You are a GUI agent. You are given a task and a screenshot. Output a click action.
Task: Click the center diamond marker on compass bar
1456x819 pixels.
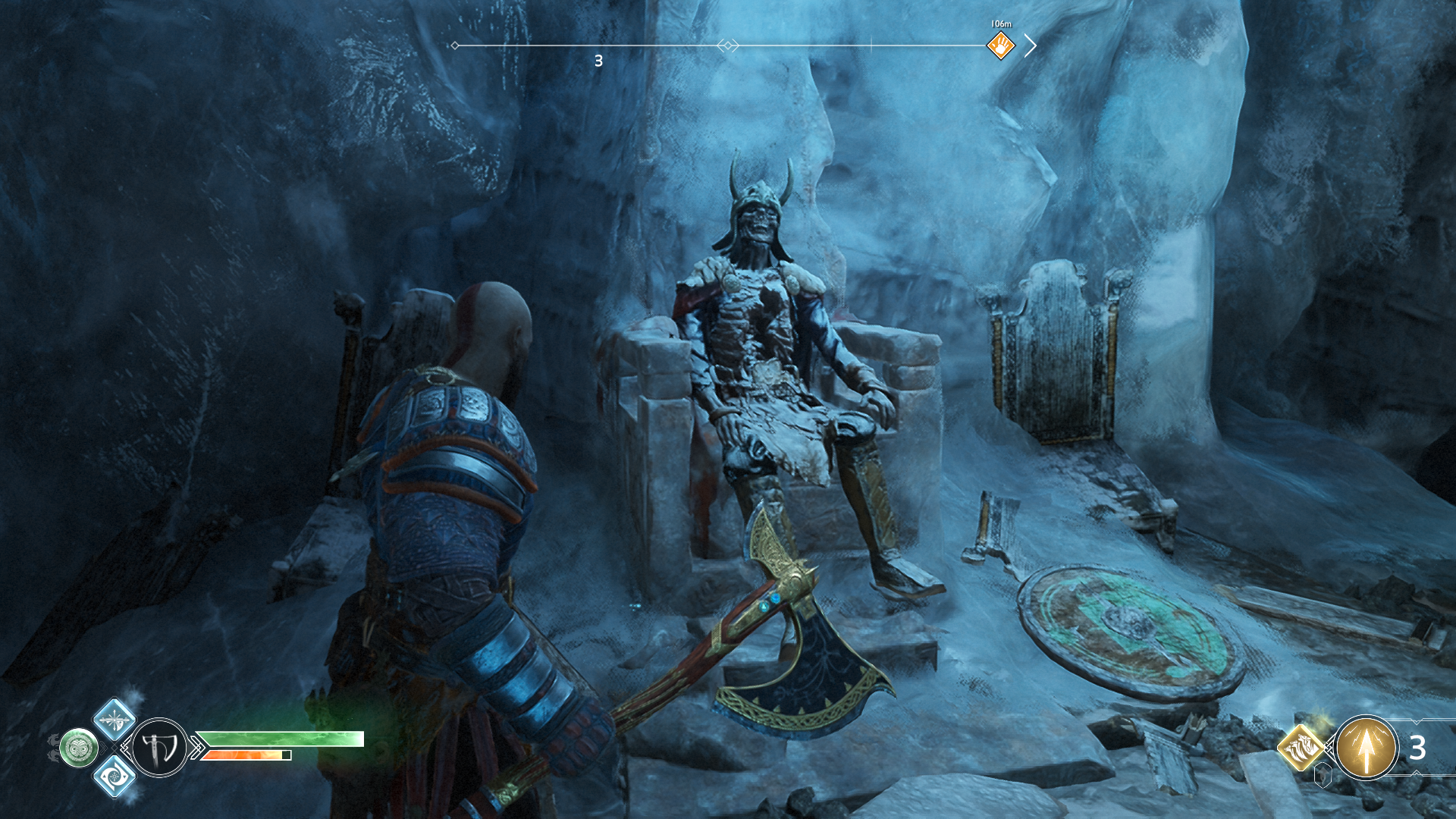click(727, 46)
